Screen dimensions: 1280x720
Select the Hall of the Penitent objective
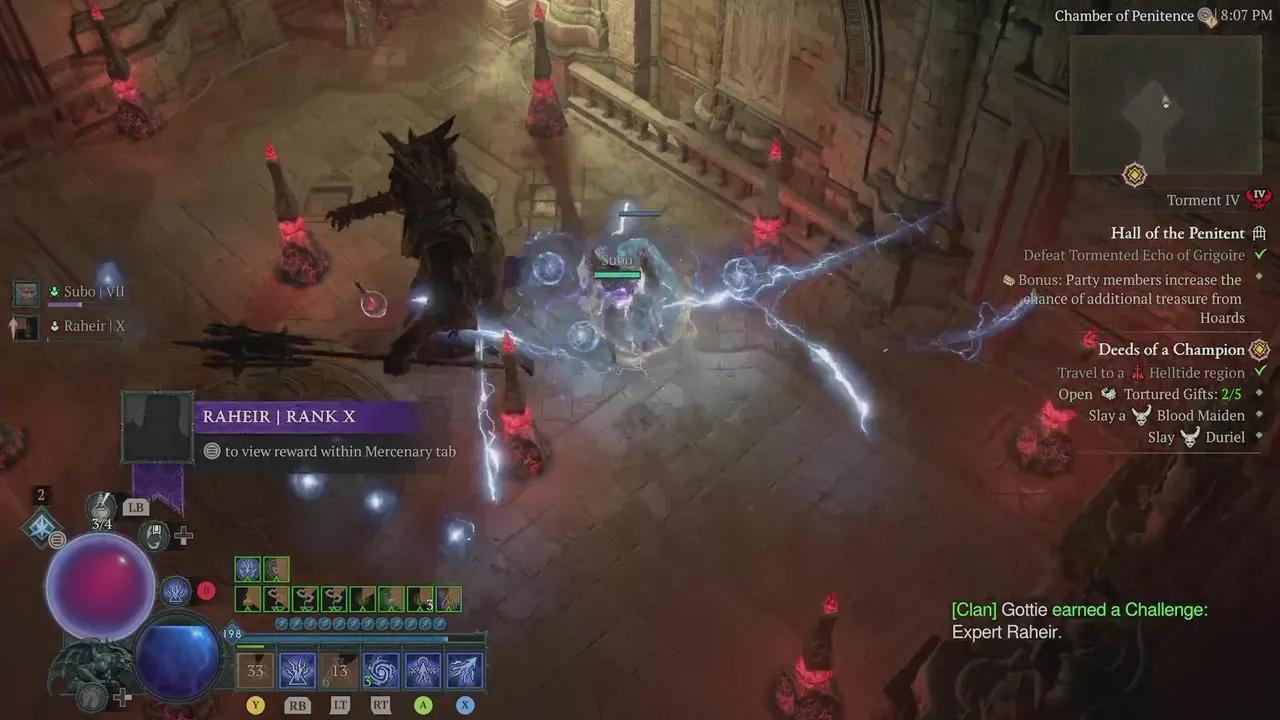[x=1177, y=233]
